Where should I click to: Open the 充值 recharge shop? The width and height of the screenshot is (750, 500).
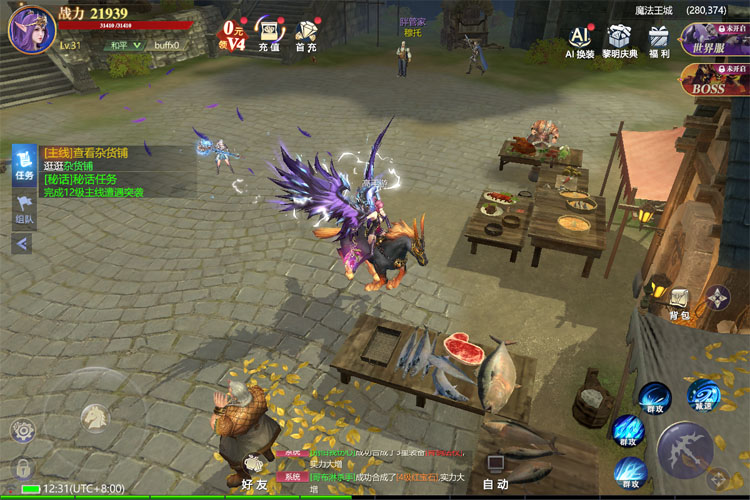[x=268, y=33]
